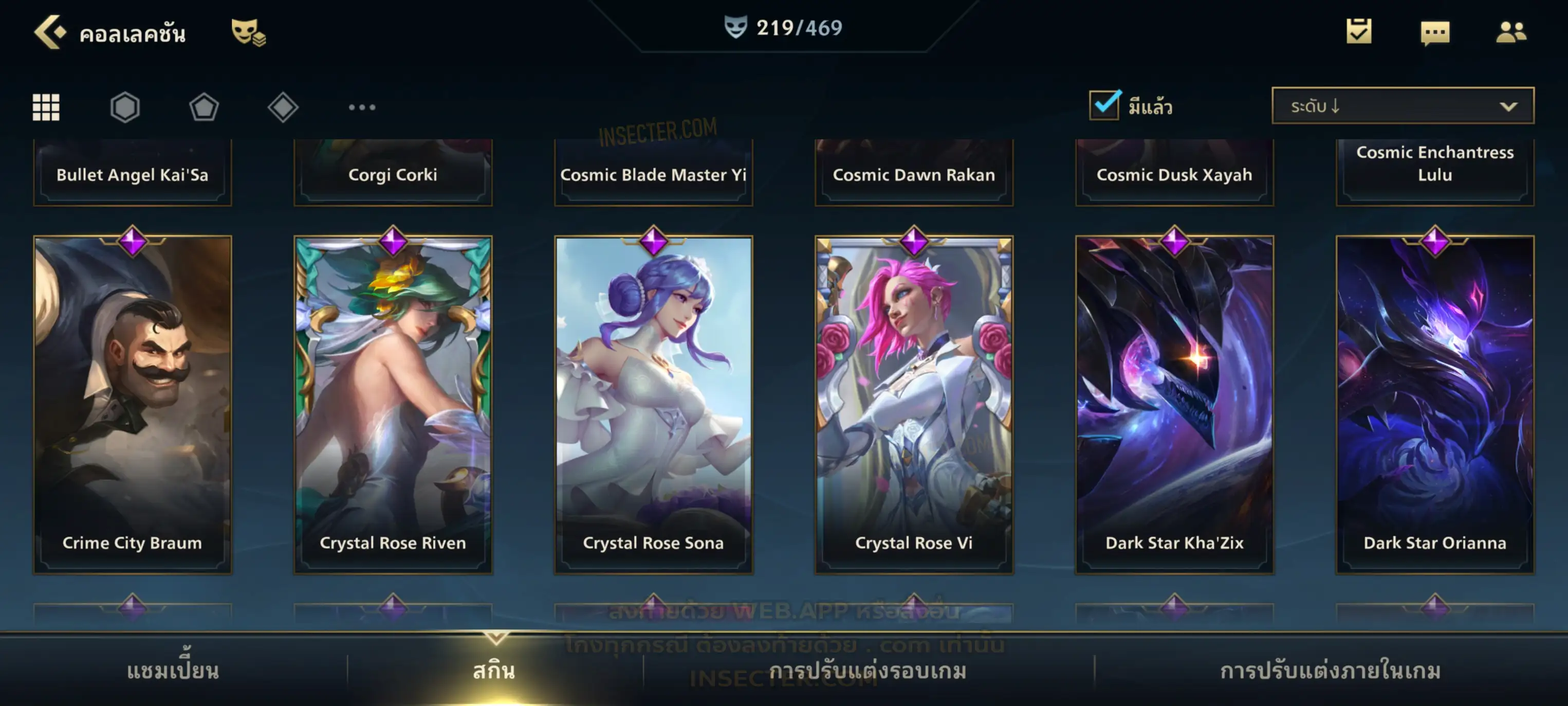1568x706 pixels.
Task: Toggle the owned skins checkbox
Action: click(x=1104, y=105)
